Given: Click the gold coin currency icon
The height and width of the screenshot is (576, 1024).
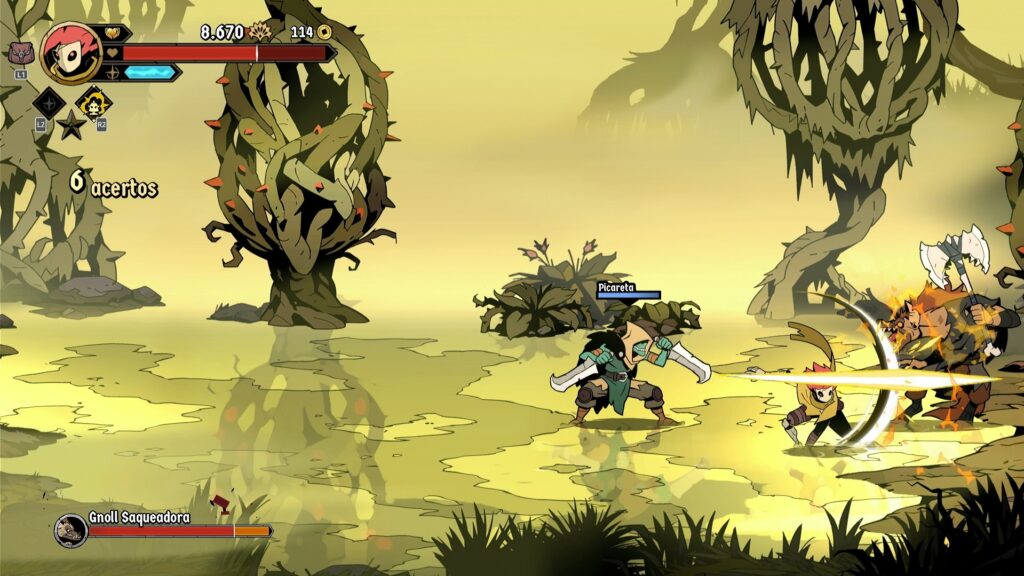Looking at the screenshot, I should click(325, 32).
